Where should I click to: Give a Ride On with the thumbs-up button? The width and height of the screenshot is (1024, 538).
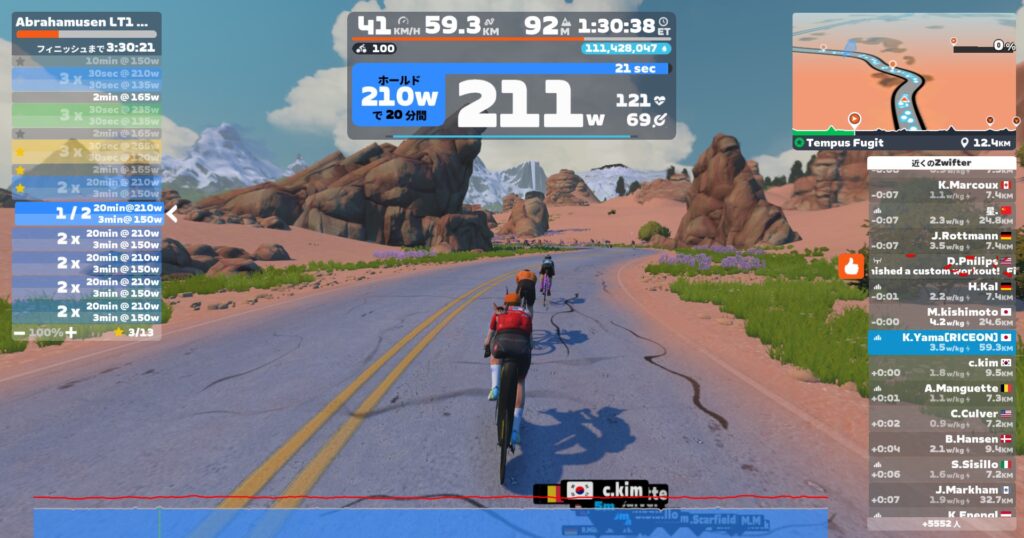pyautogui.click(x=852, y=267)
